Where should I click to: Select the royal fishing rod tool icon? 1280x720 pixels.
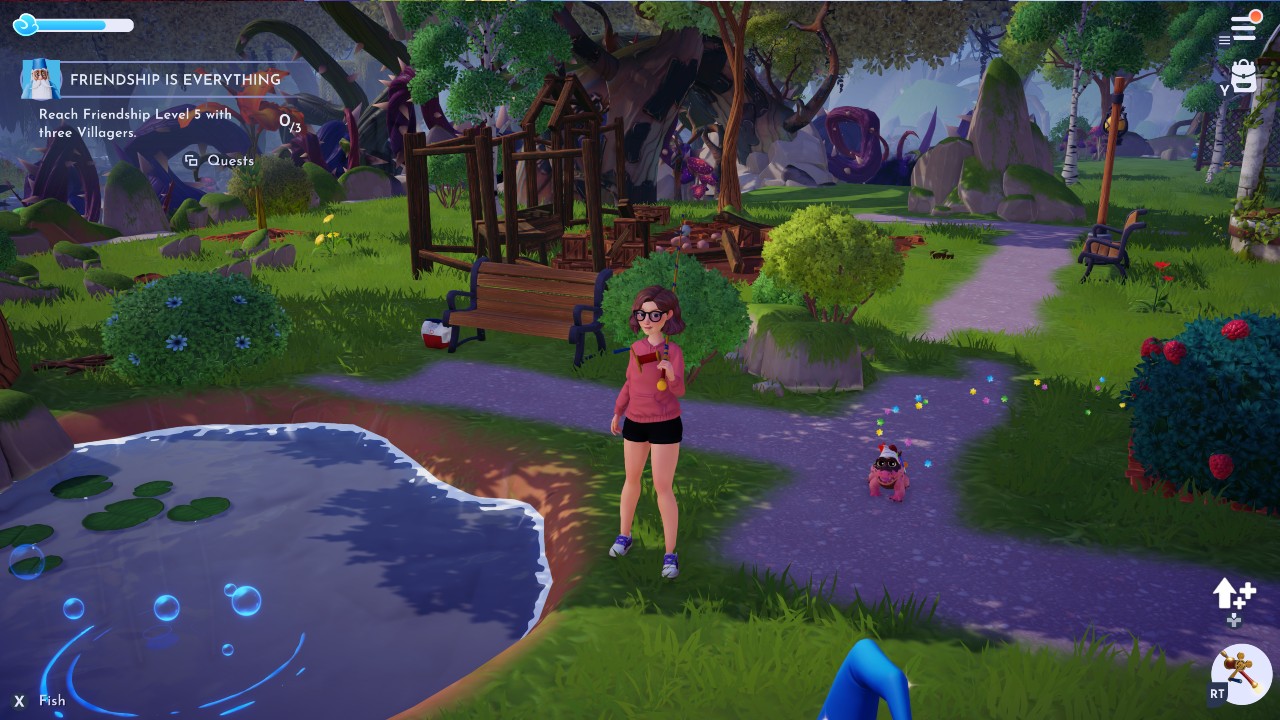(x=1240, y=674)
